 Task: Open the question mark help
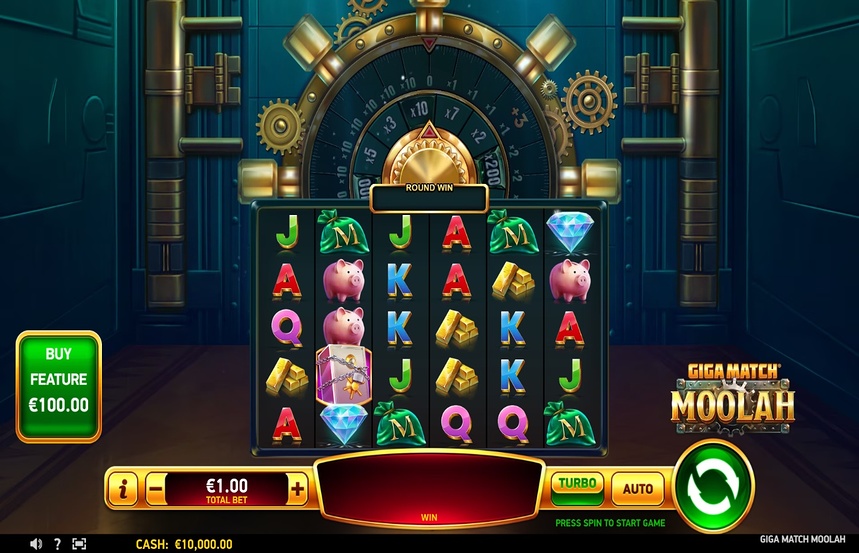pyautogui.click(x=57, y=544)
